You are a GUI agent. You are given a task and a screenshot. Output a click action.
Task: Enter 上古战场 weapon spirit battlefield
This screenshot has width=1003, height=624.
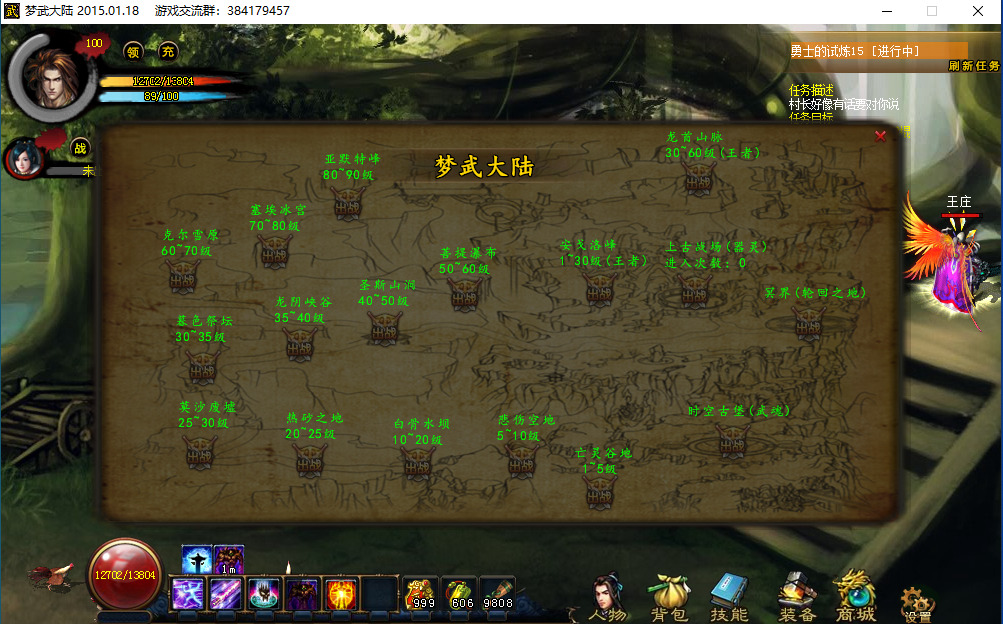pos(694,289)
